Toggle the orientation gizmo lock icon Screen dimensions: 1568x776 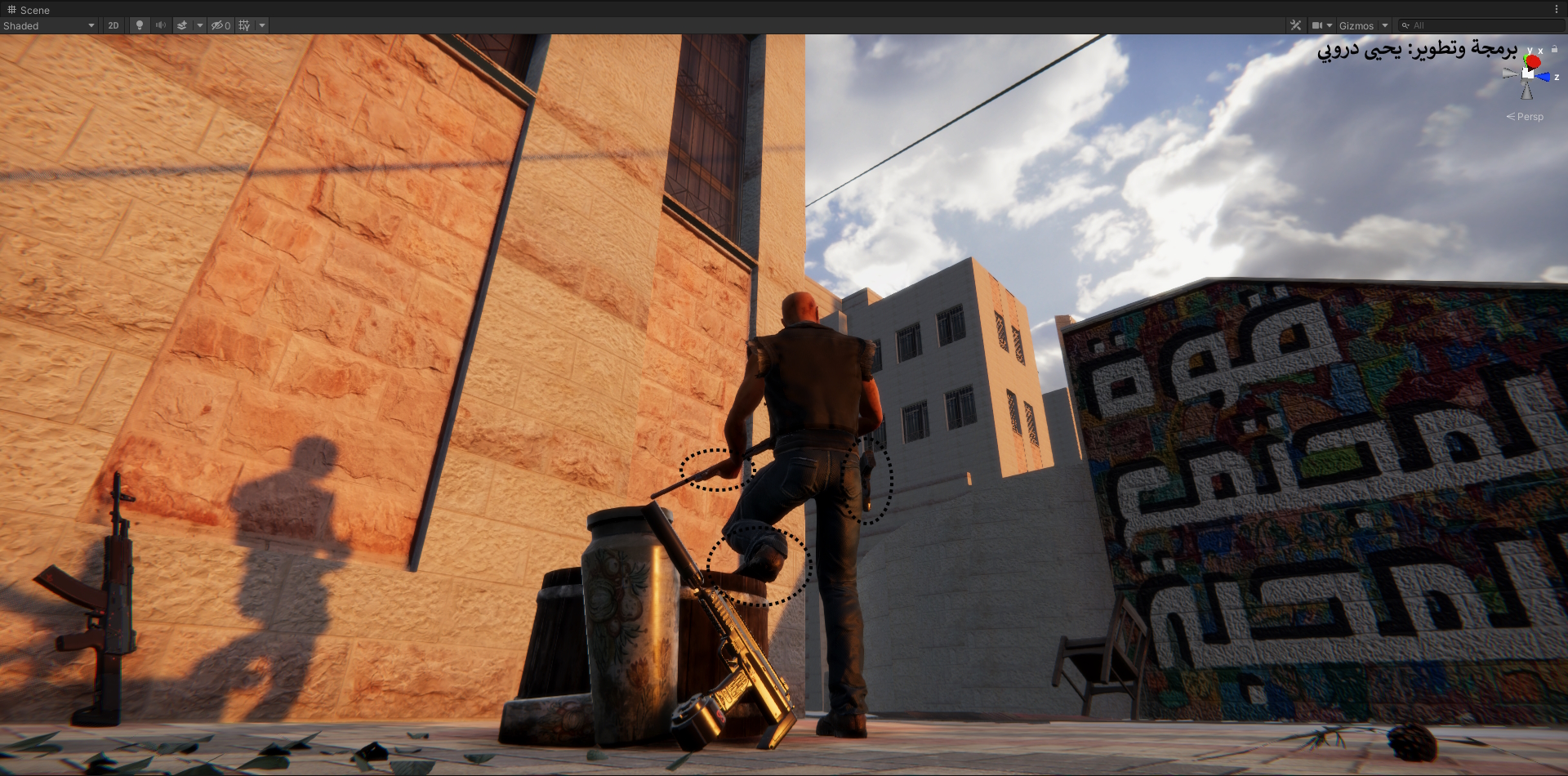coord(1554,49)
